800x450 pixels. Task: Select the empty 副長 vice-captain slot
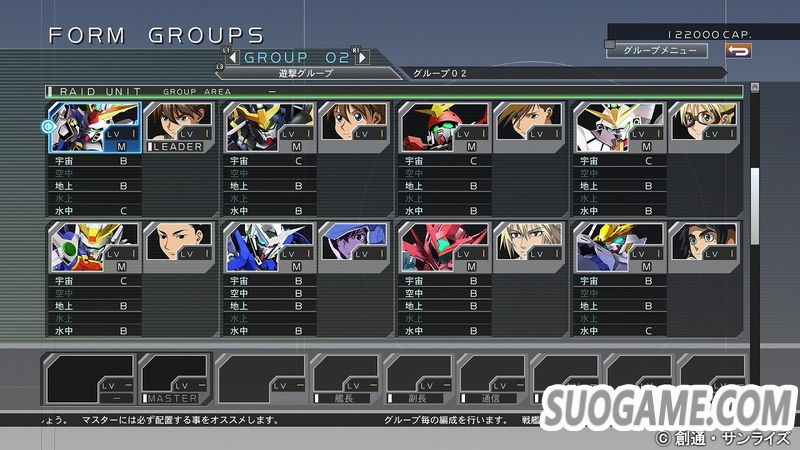click(418, 379)
